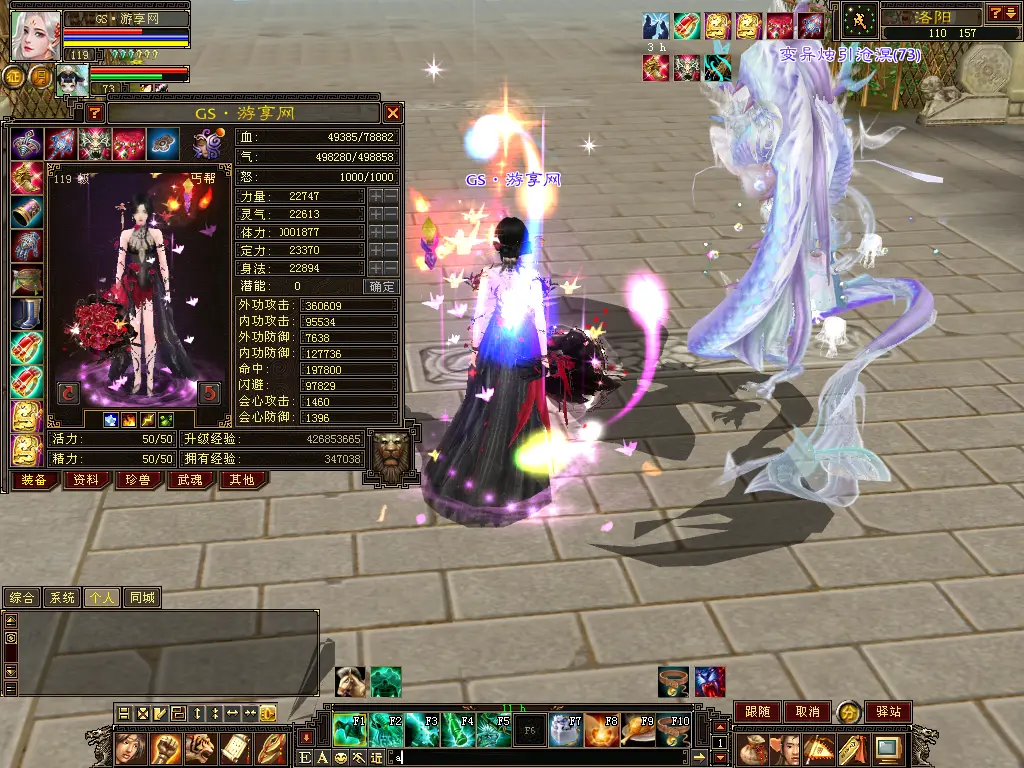Rotate the character model left

pyautogui.click(x=69, y=392)
